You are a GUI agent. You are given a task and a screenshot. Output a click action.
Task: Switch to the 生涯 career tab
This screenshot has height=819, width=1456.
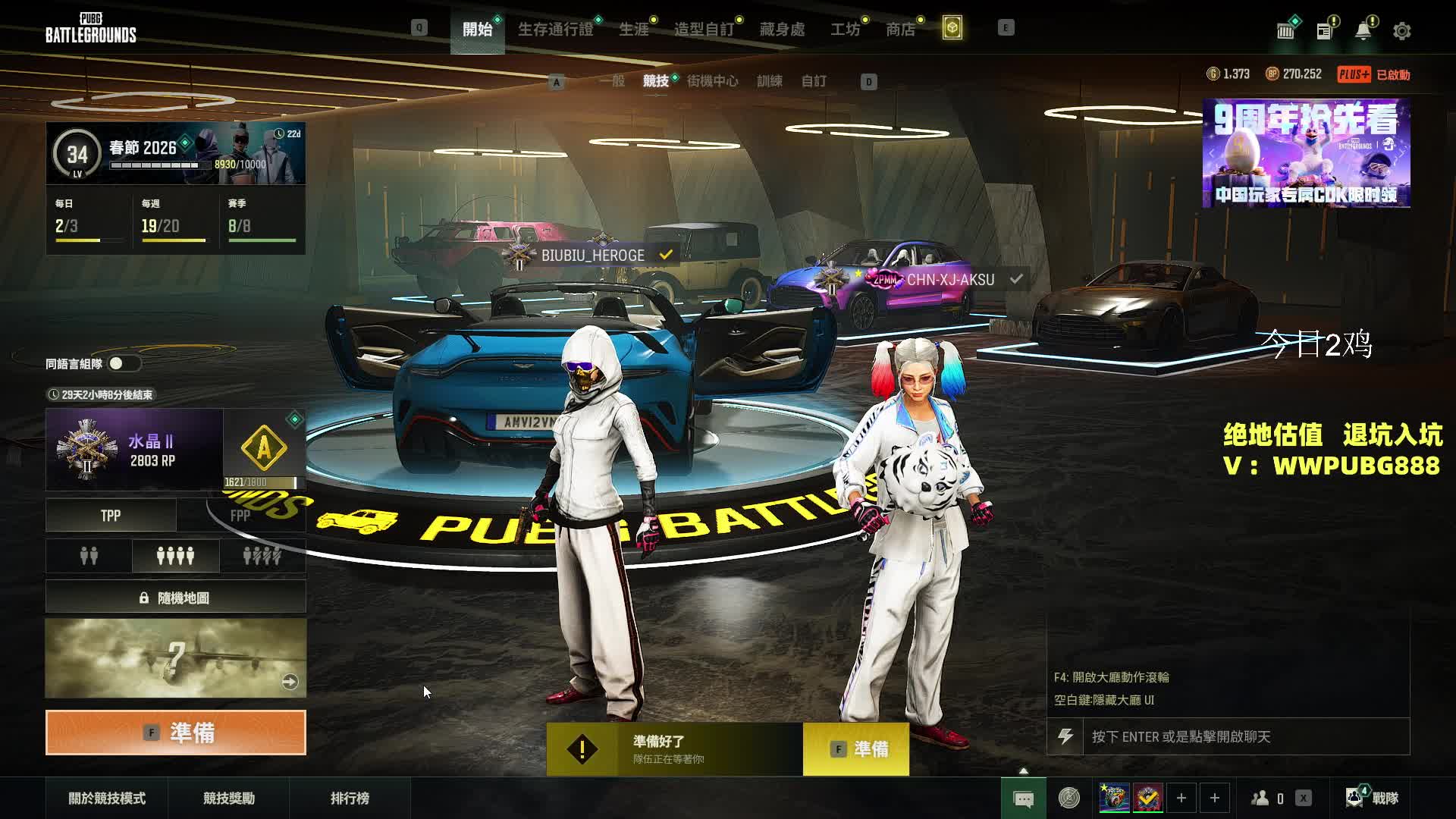[x=633, y=30]
